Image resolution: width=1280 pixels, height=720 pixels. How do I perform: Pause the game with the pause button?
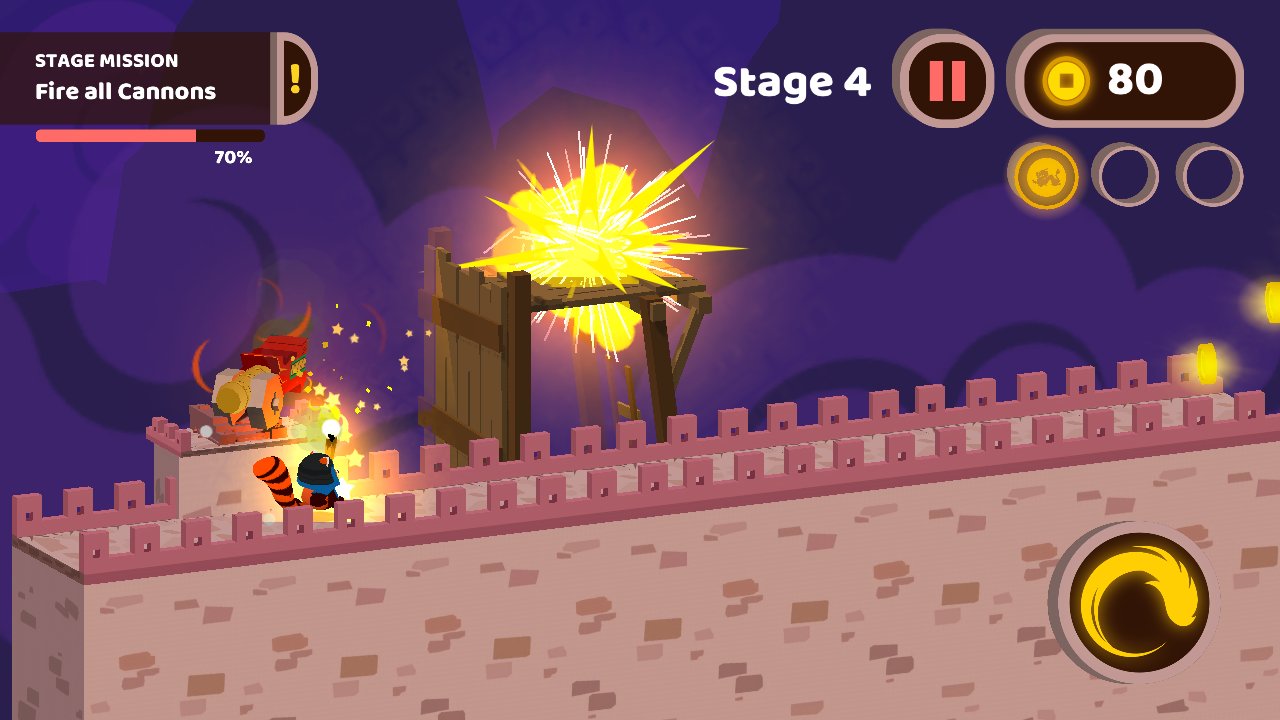946,81
